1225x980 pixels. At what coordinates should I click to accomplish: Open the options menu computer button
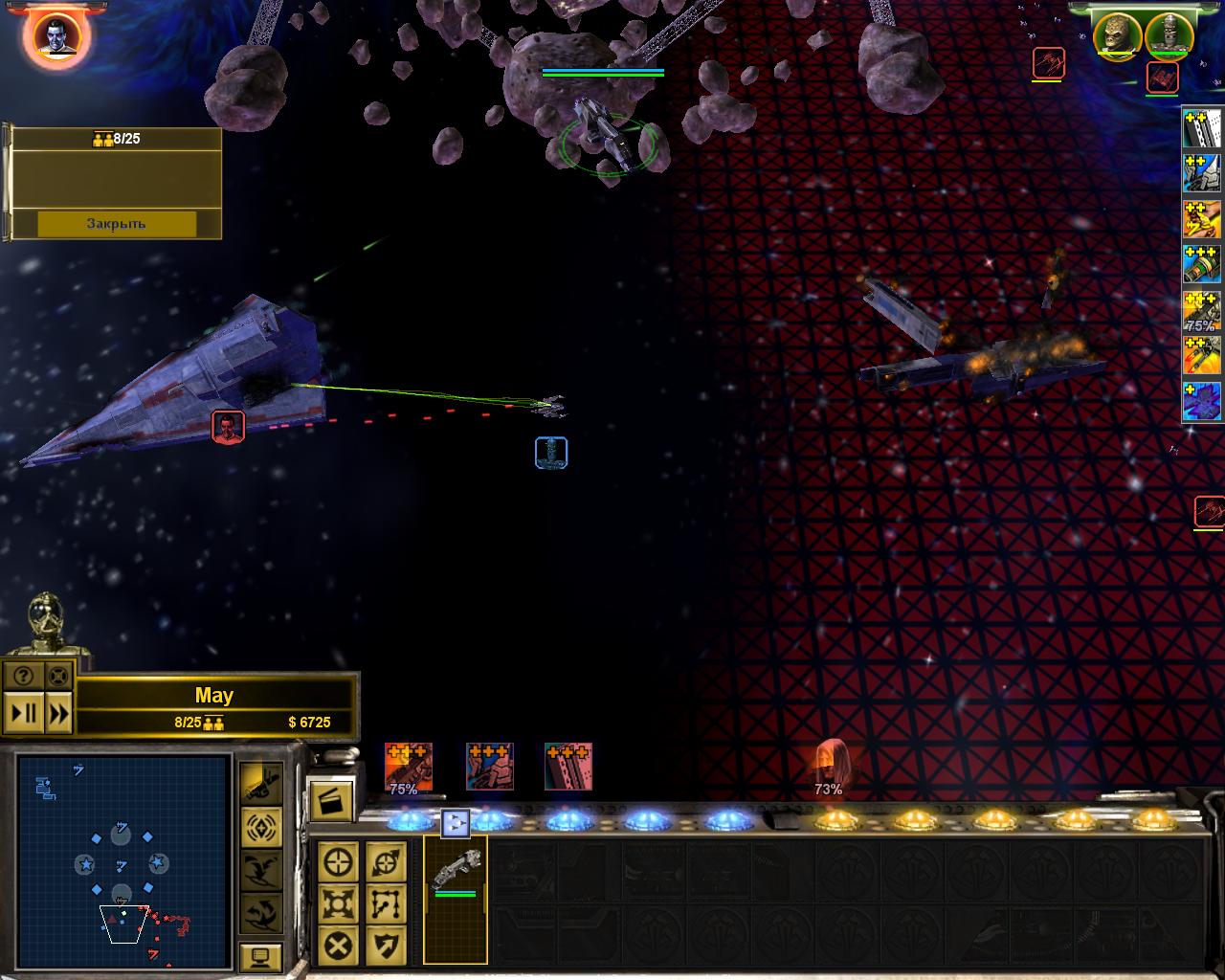(260, 956)
